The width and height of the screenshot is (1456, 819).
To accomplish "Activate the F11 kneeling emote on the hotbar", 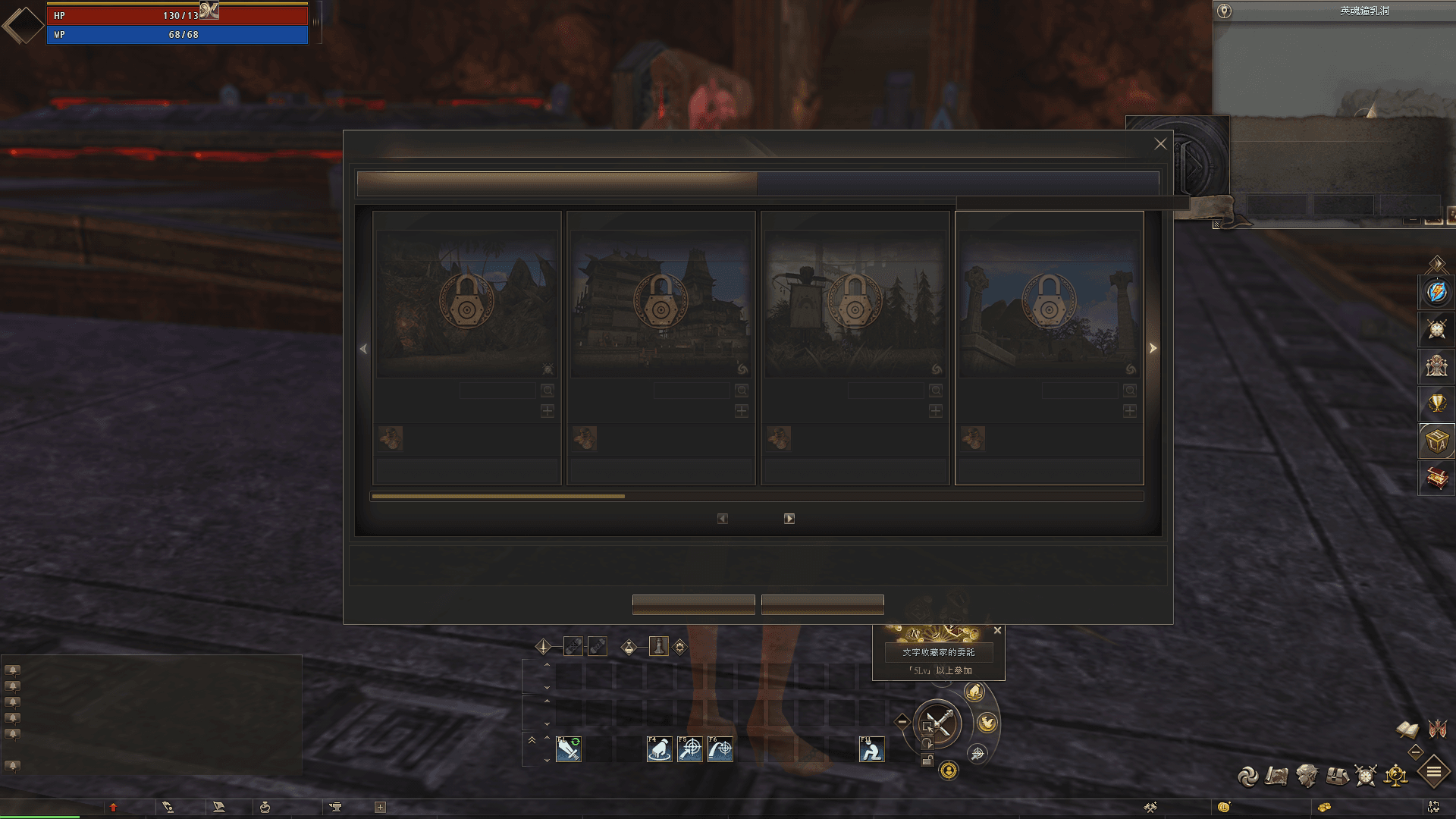I will tap(871, 749).
